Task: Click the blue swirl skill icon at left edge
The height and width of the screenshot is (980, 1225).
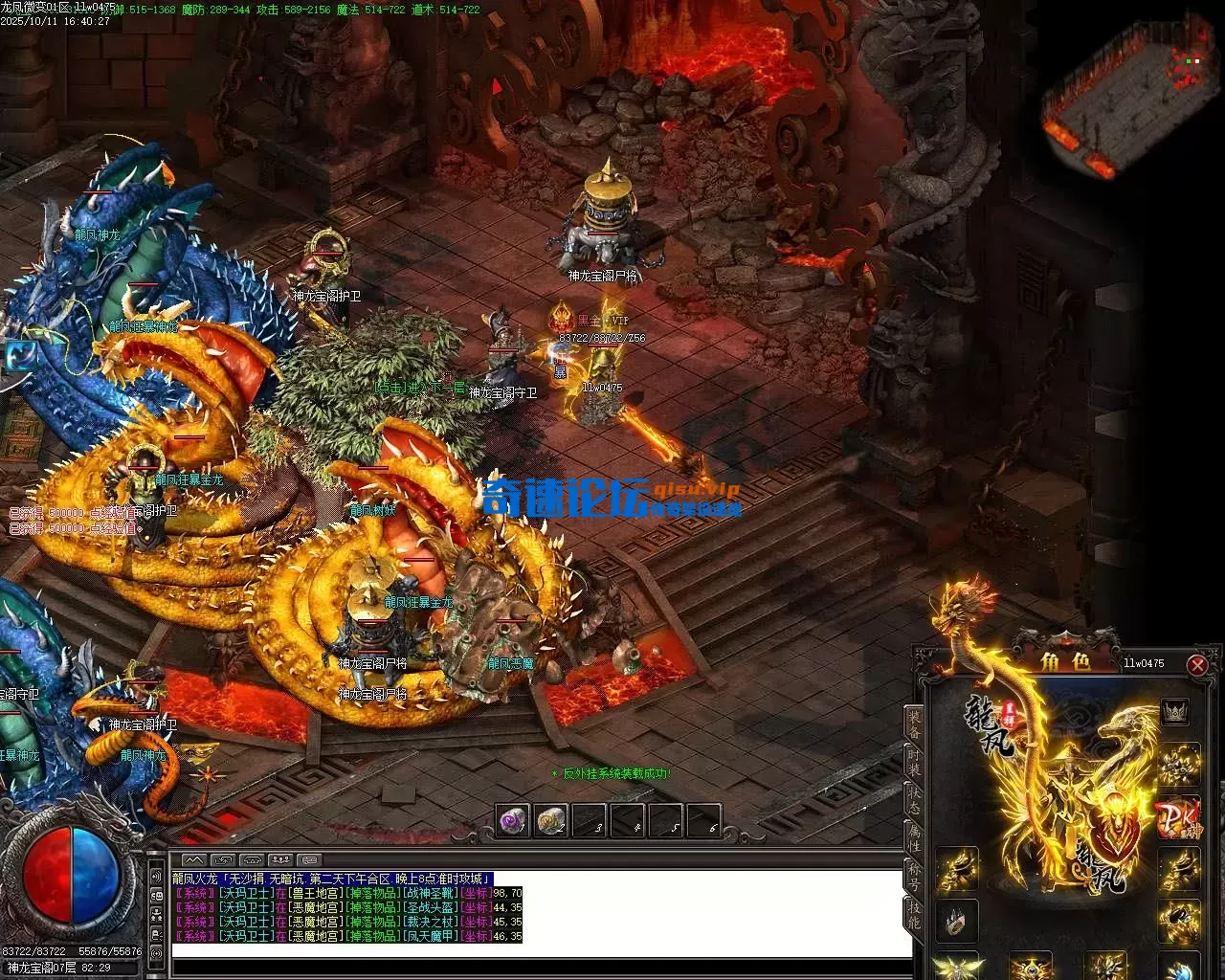Action: point(17,356)
